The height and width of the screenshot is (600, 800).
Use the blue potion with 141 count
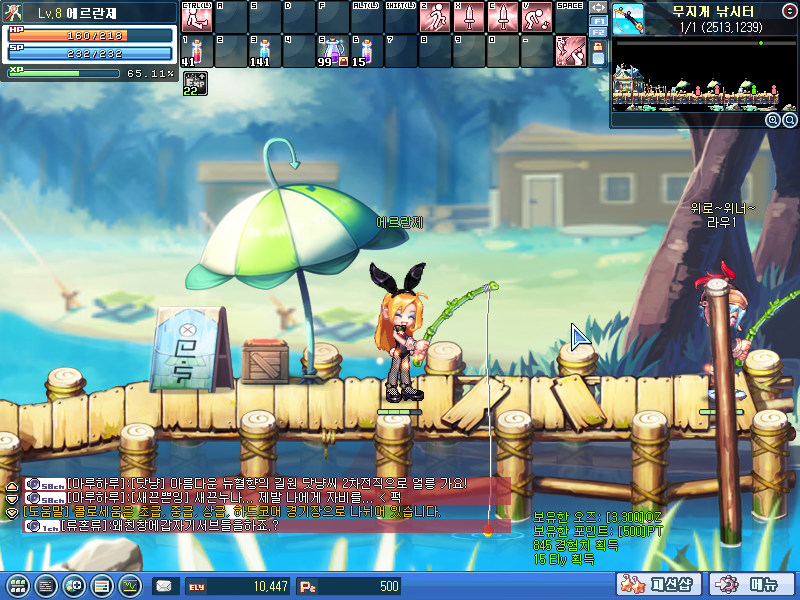pyautogui.click(x=265, y=50)
